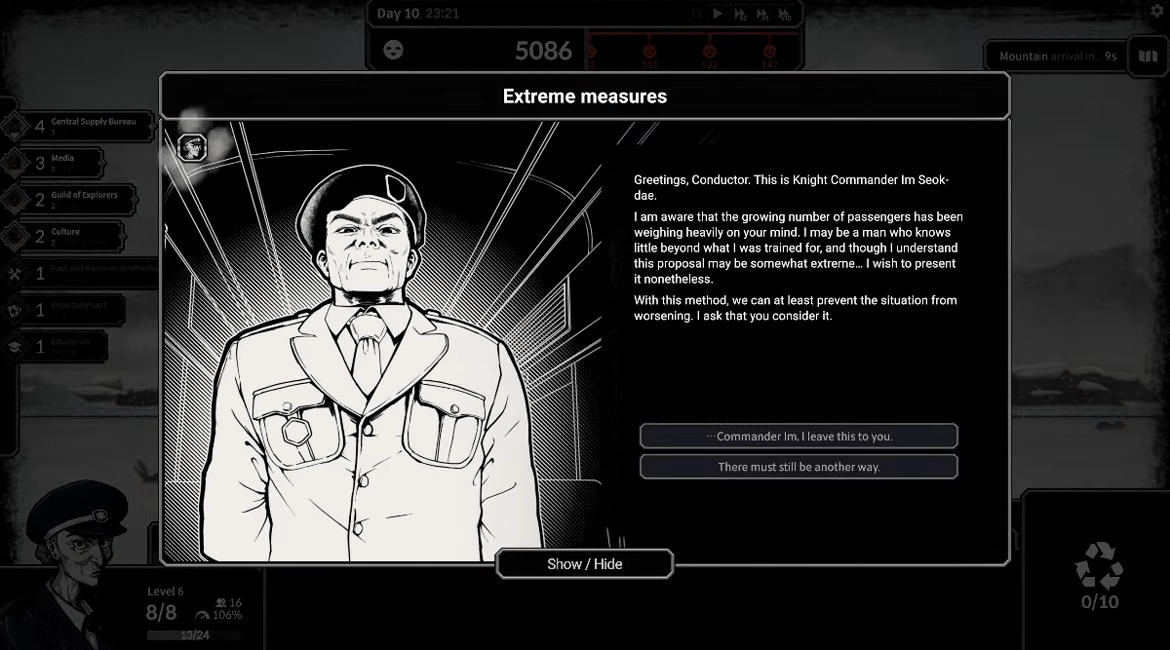Select "There must still be another way."
The height and width of the screenshot is (650, 1170).
click(798, 467)
